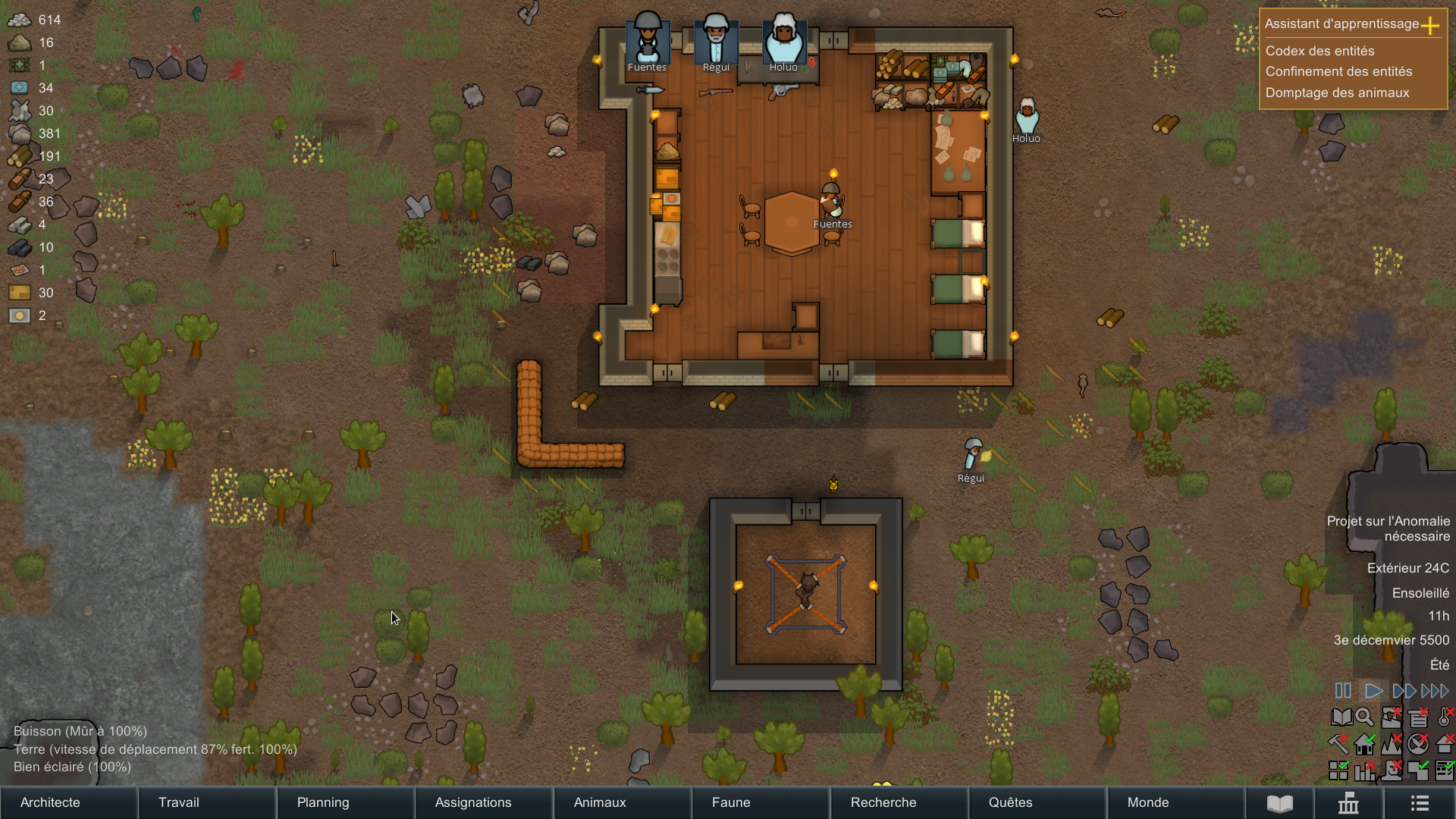Open the bottom-bar list menu button
1456x819 pixels.
[x=1420, y=803]
